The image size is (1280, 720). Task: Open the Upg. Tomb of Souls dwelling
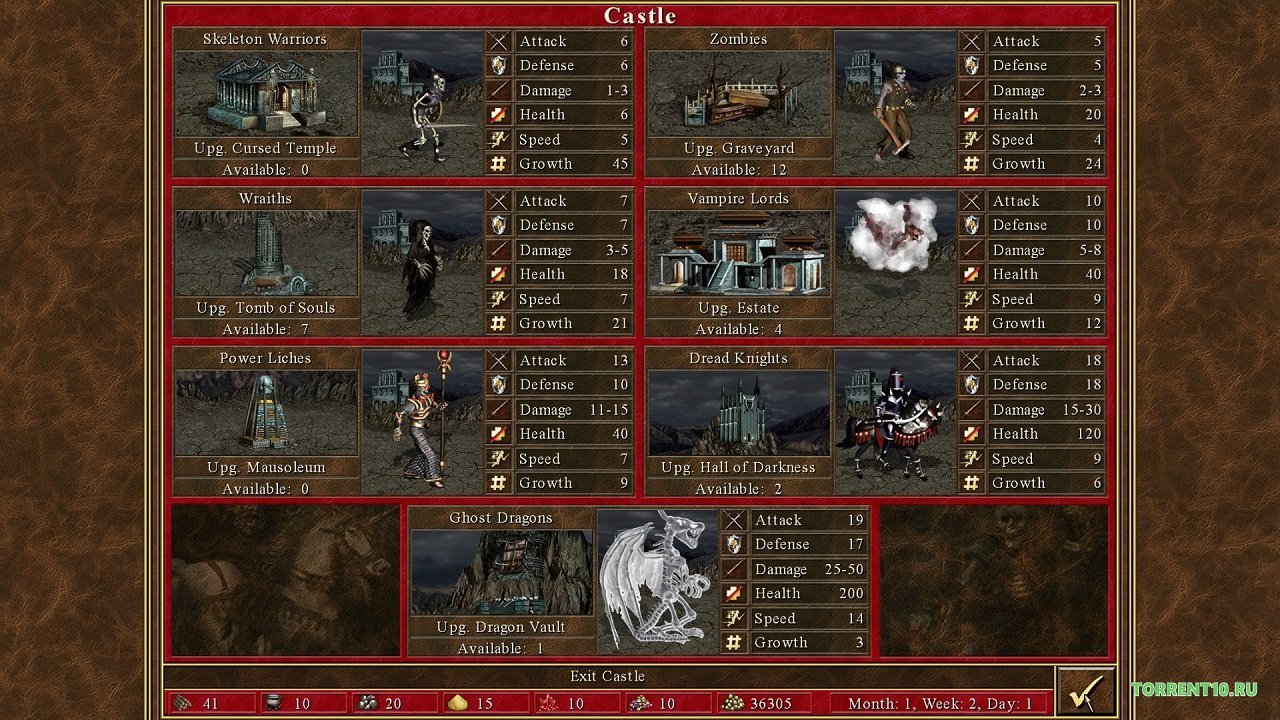click(x=266, y=253)
